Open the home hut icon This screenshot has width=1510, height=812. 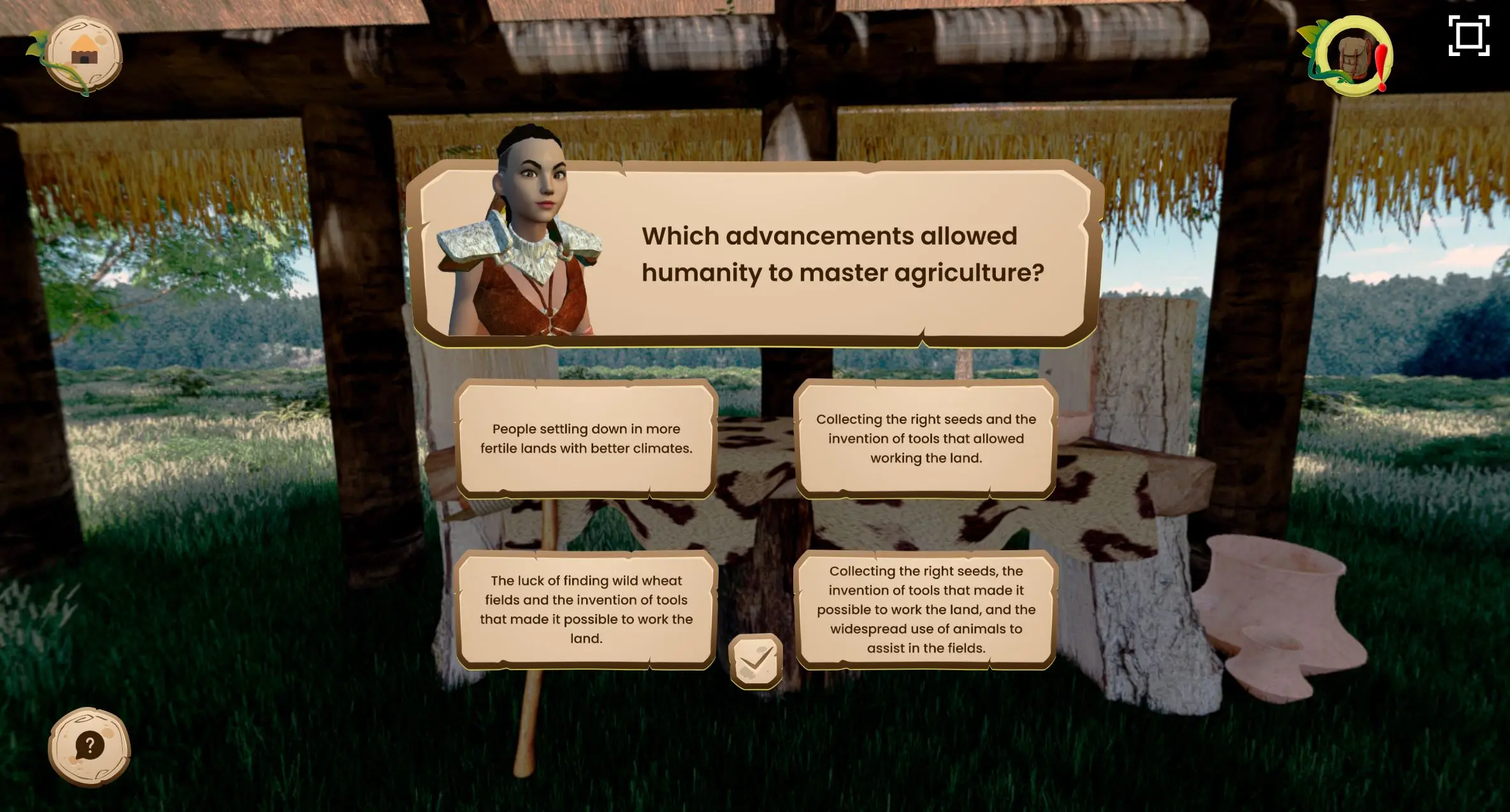click(x=85, y=55)
